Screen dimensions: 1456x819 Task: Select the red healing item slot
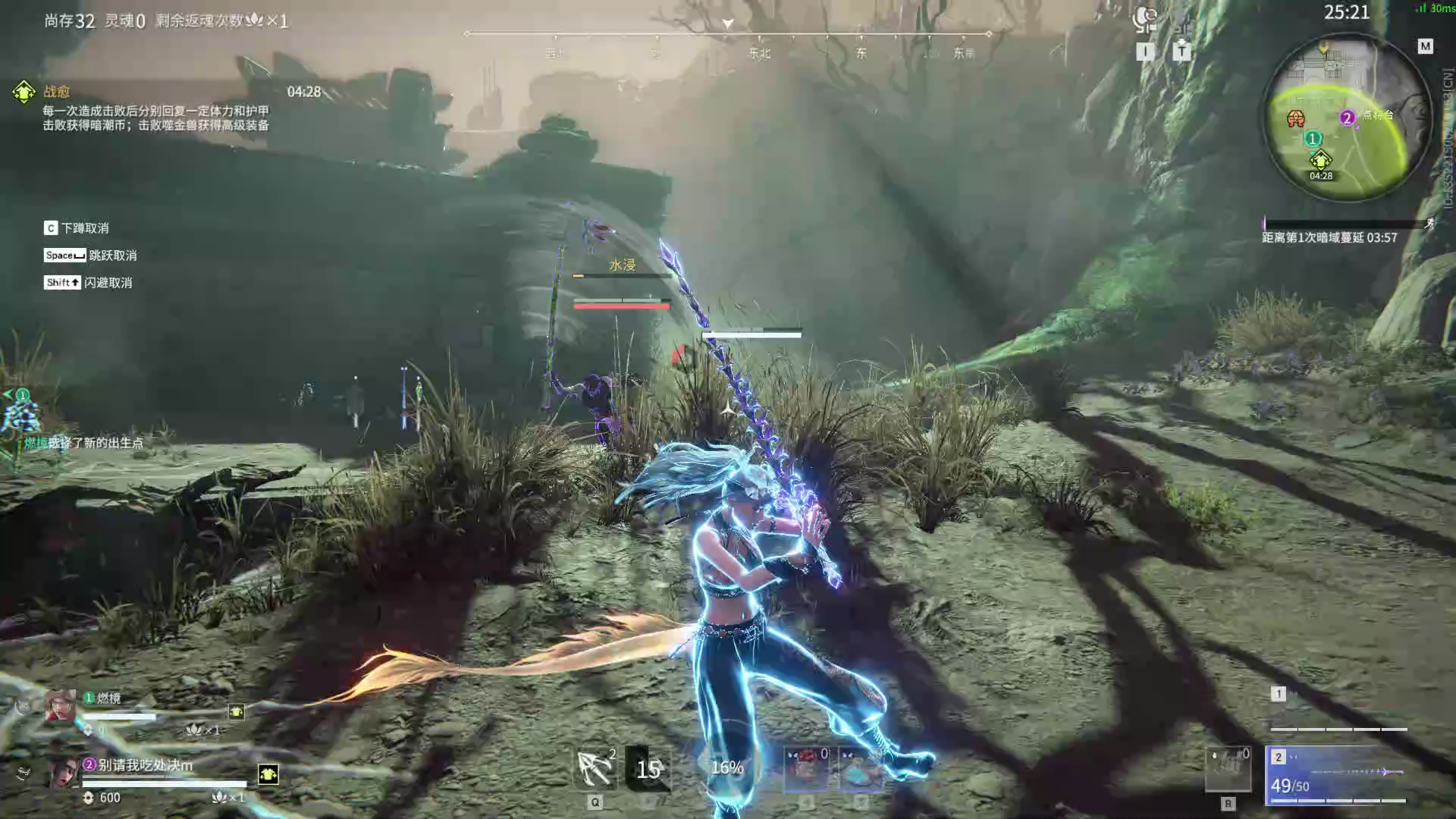(806, 767)
